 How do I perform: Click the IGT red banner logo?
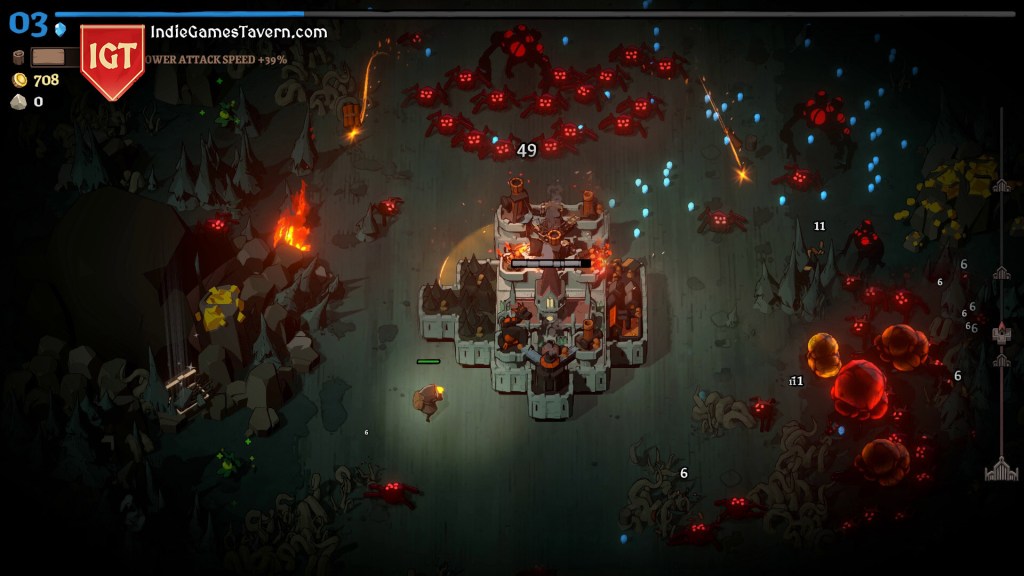click(x=112, y=58)
